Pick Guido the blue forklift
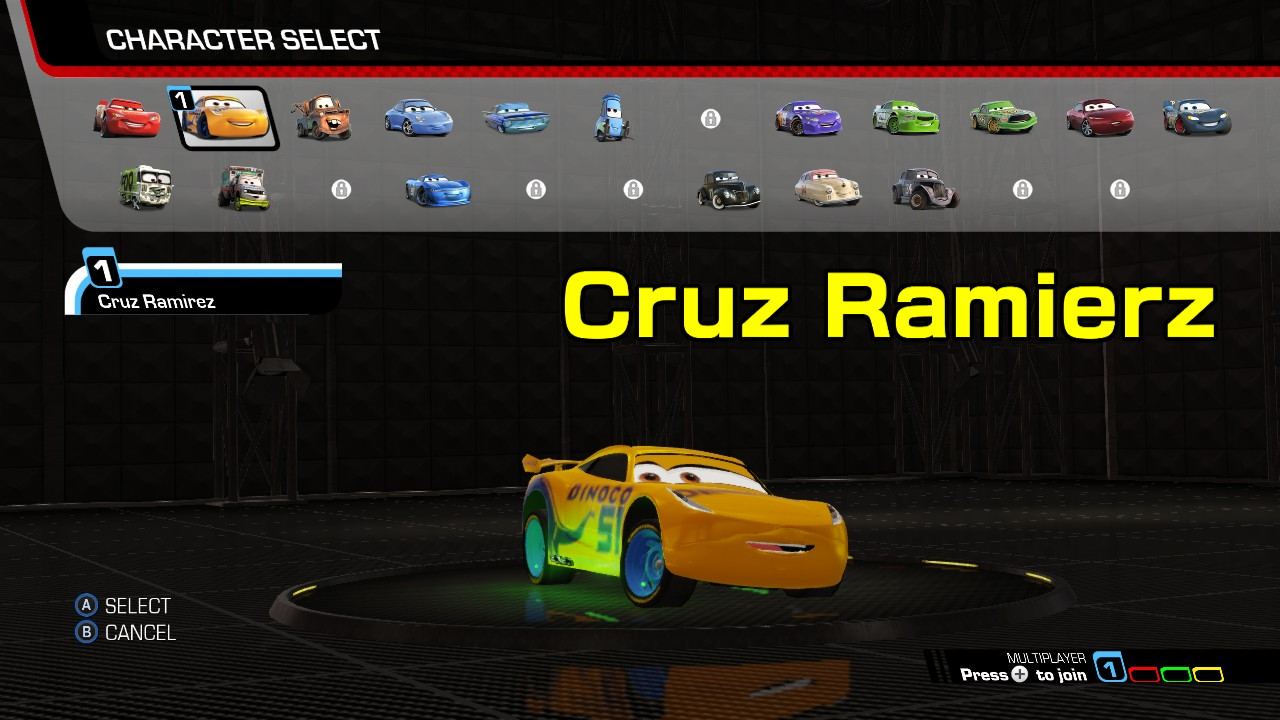The width and height of the screenshot is (1280, 720). click(x=612, y=119)
